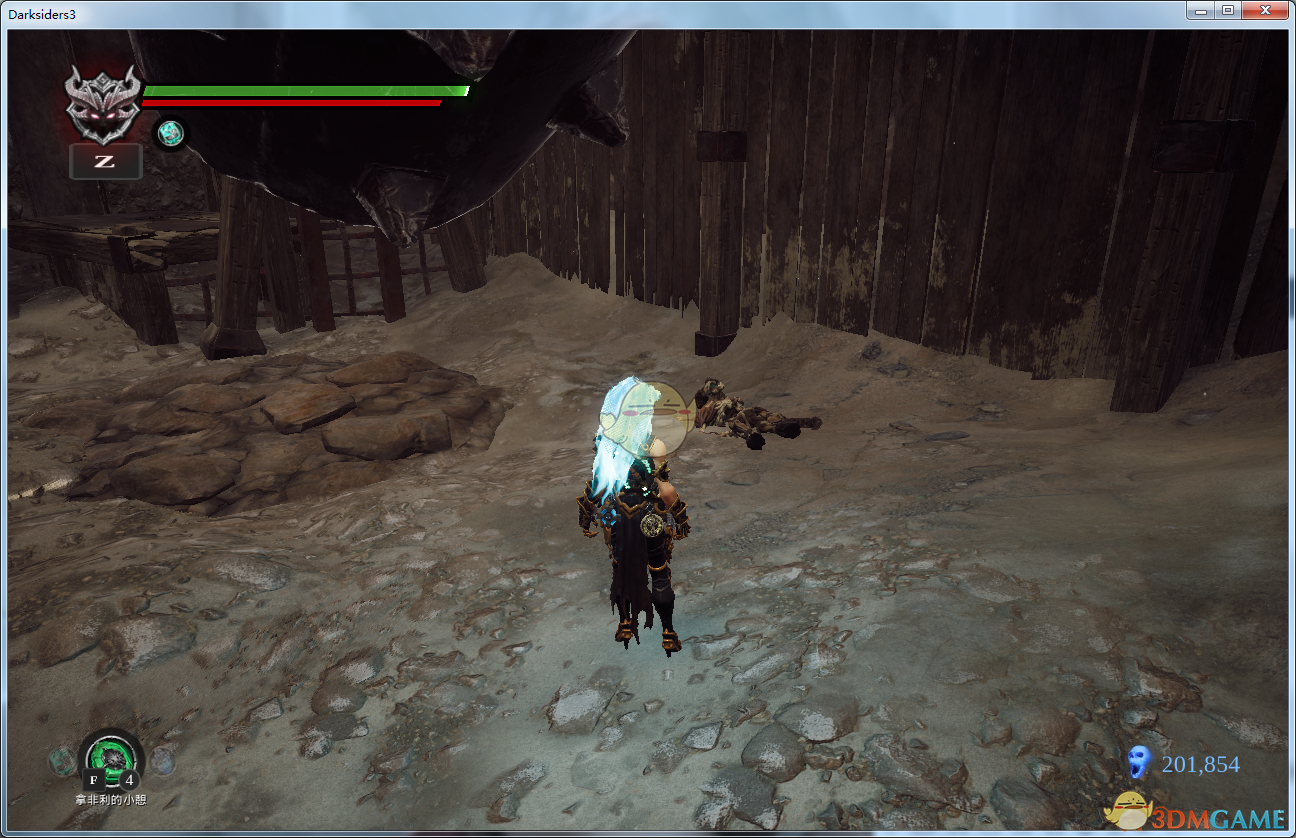
Task: Choose the dimmed teal shard item slot
Action: tap(62, 761)
